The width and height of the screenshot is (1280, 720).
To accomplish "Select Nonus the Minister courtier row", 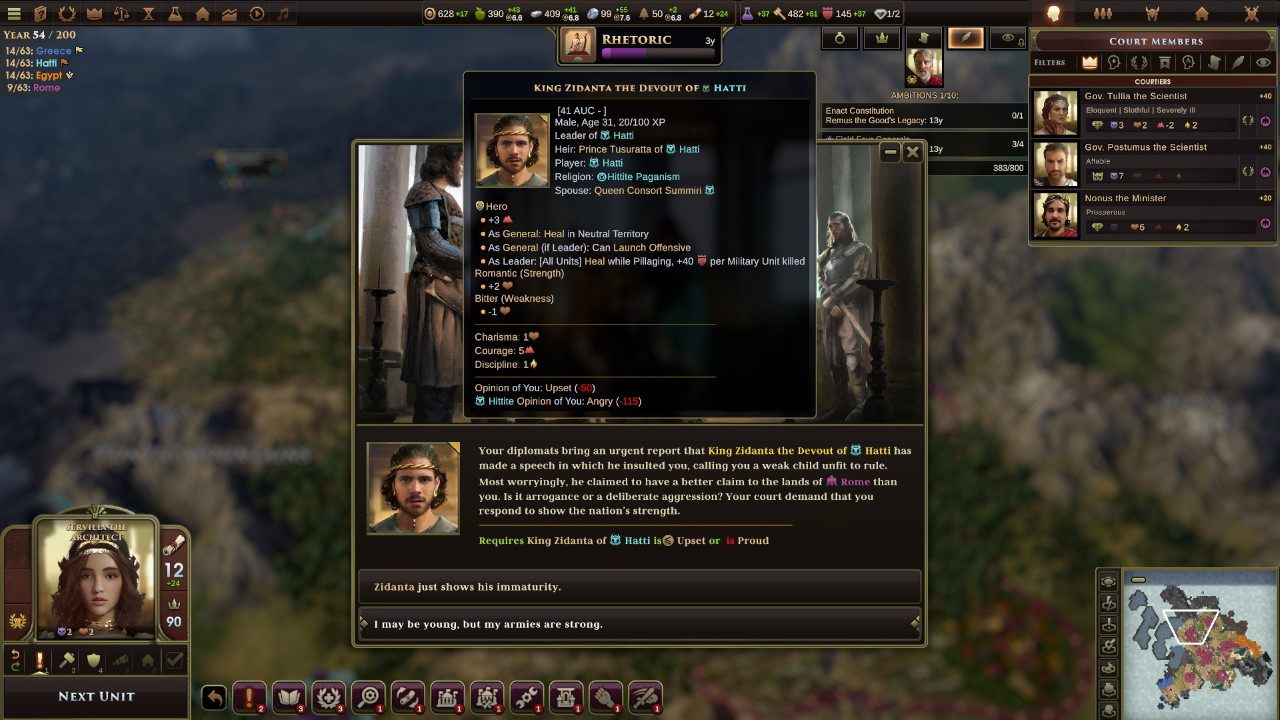I will click(1152, 213).
